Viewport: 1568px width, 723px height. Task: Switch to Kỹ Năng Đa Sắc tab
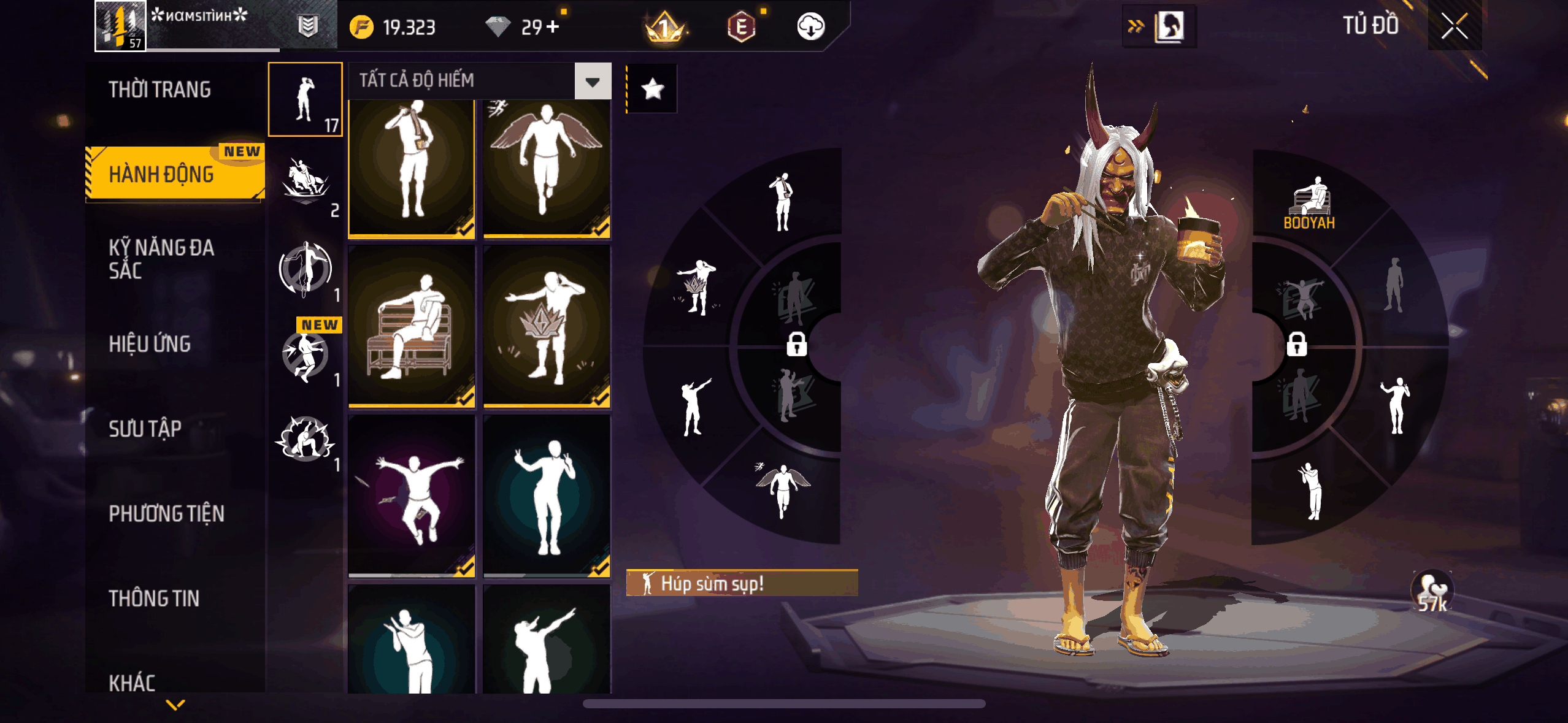(161, 259)
